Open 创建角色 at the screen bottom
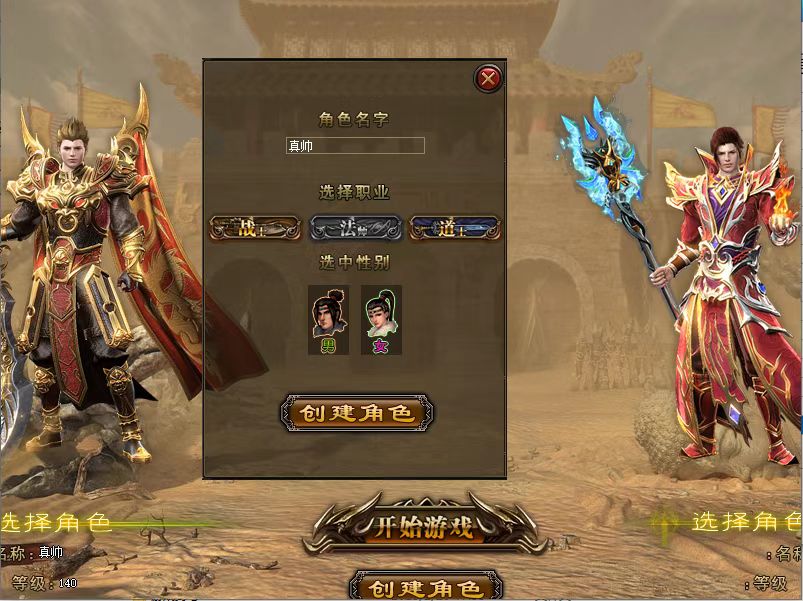803x601 pixels. [x=426, y=587]
